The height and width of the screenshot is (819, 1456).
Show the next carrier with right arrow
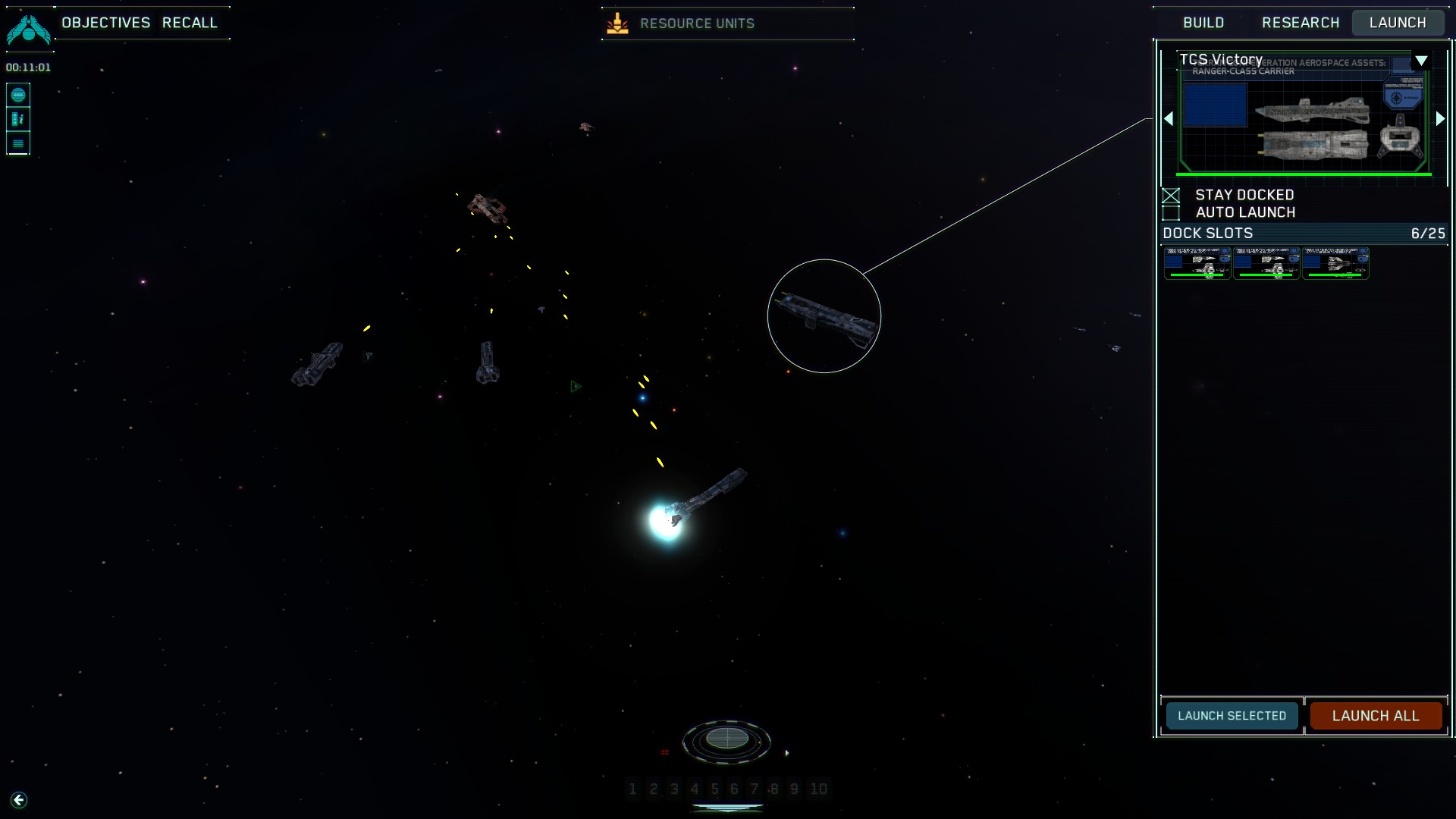pyautogui.click(x=1440, y=119)
